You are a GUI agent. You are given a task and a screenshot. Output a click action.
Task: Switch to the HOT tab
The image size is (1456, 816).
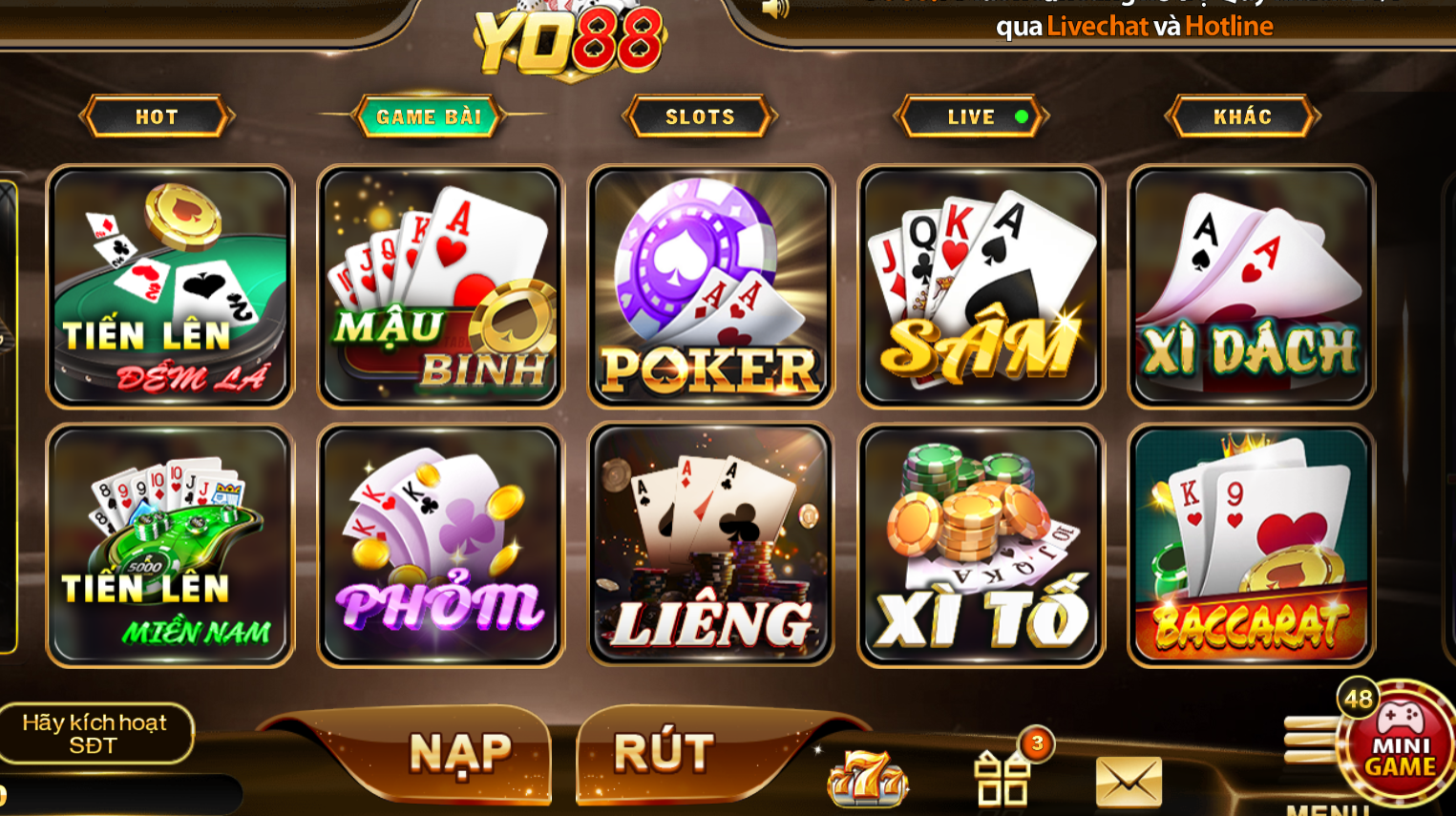pos(156,116)
